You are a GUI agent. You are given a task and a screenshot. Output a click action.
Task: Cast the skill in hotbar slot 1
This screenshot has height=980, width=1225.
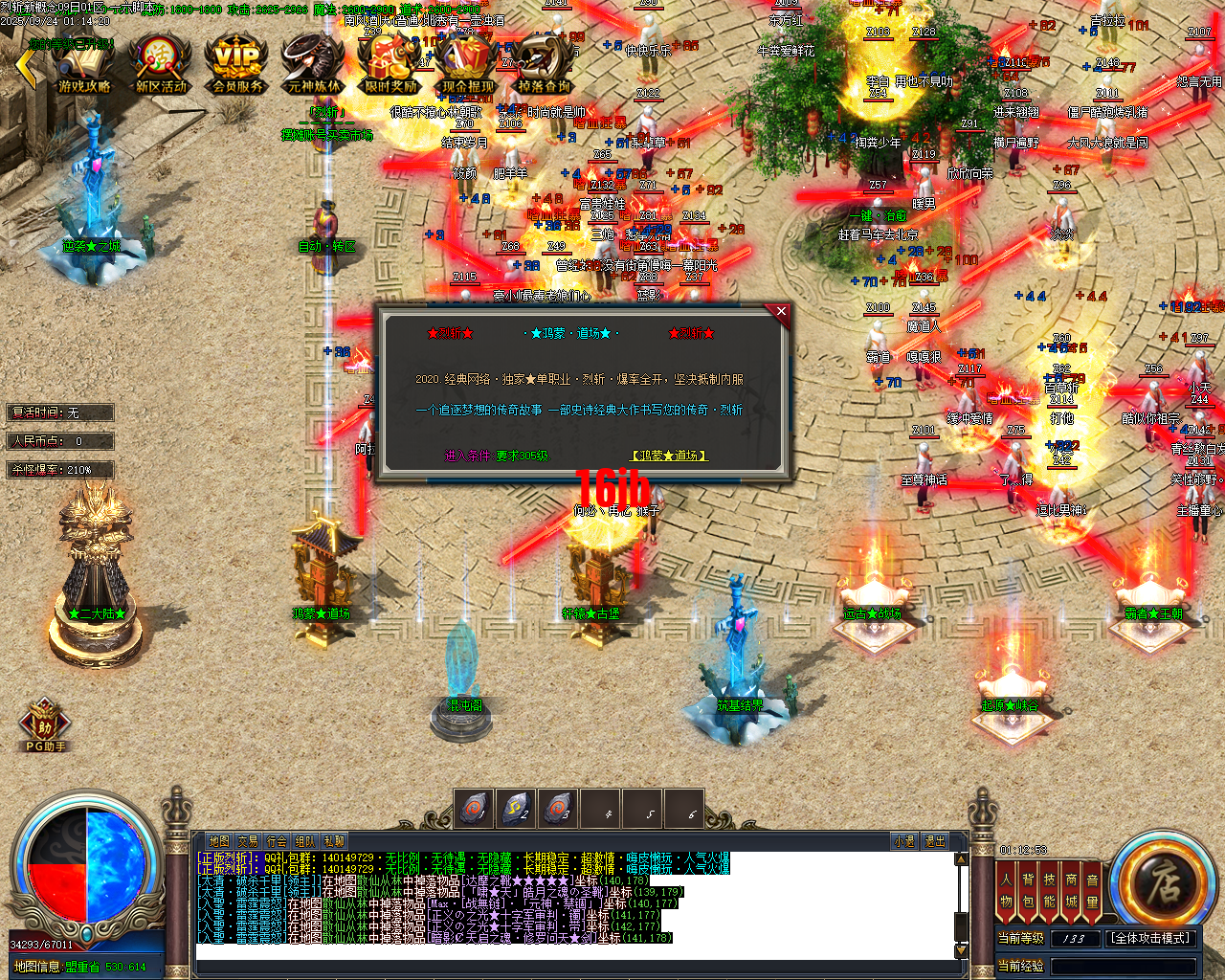(x=476, y=809)
